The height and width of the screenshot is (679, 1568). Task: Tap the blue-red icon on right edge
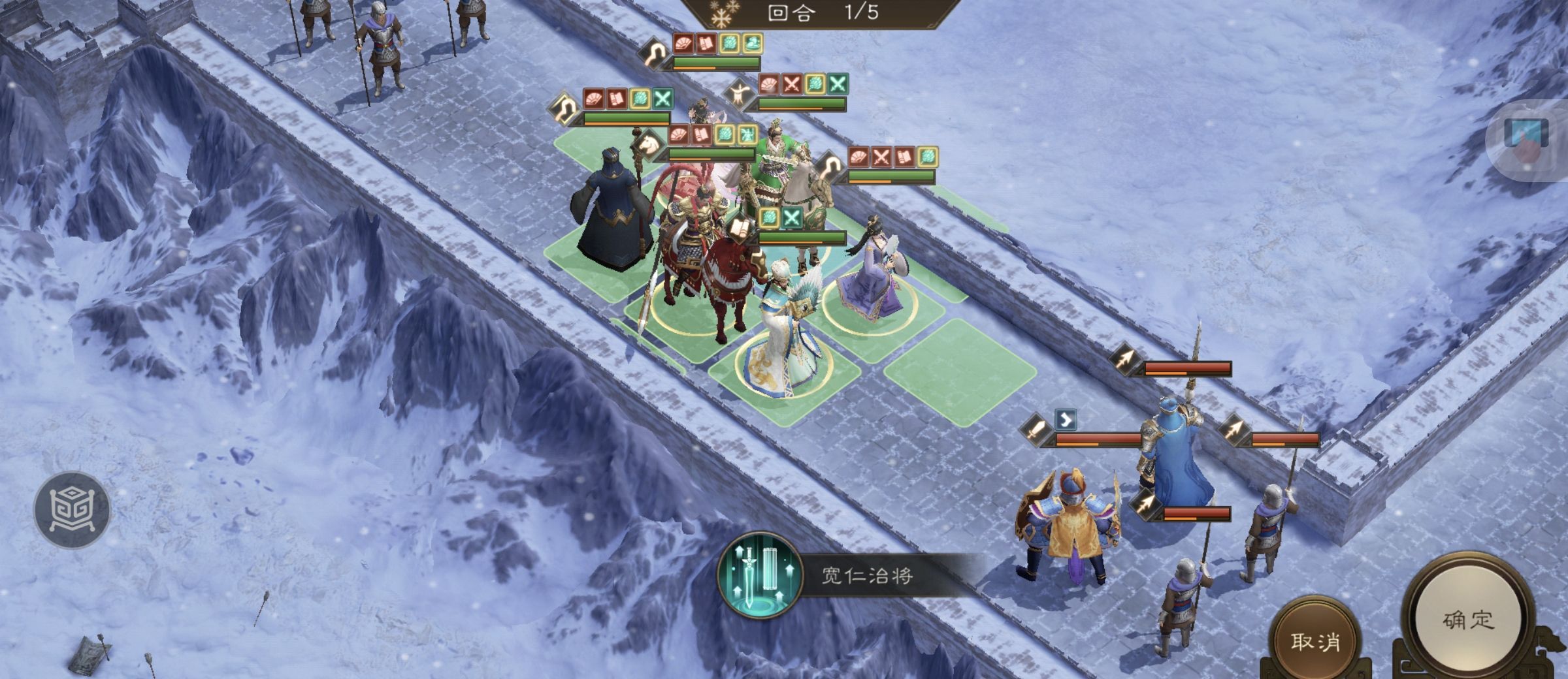1527,138
